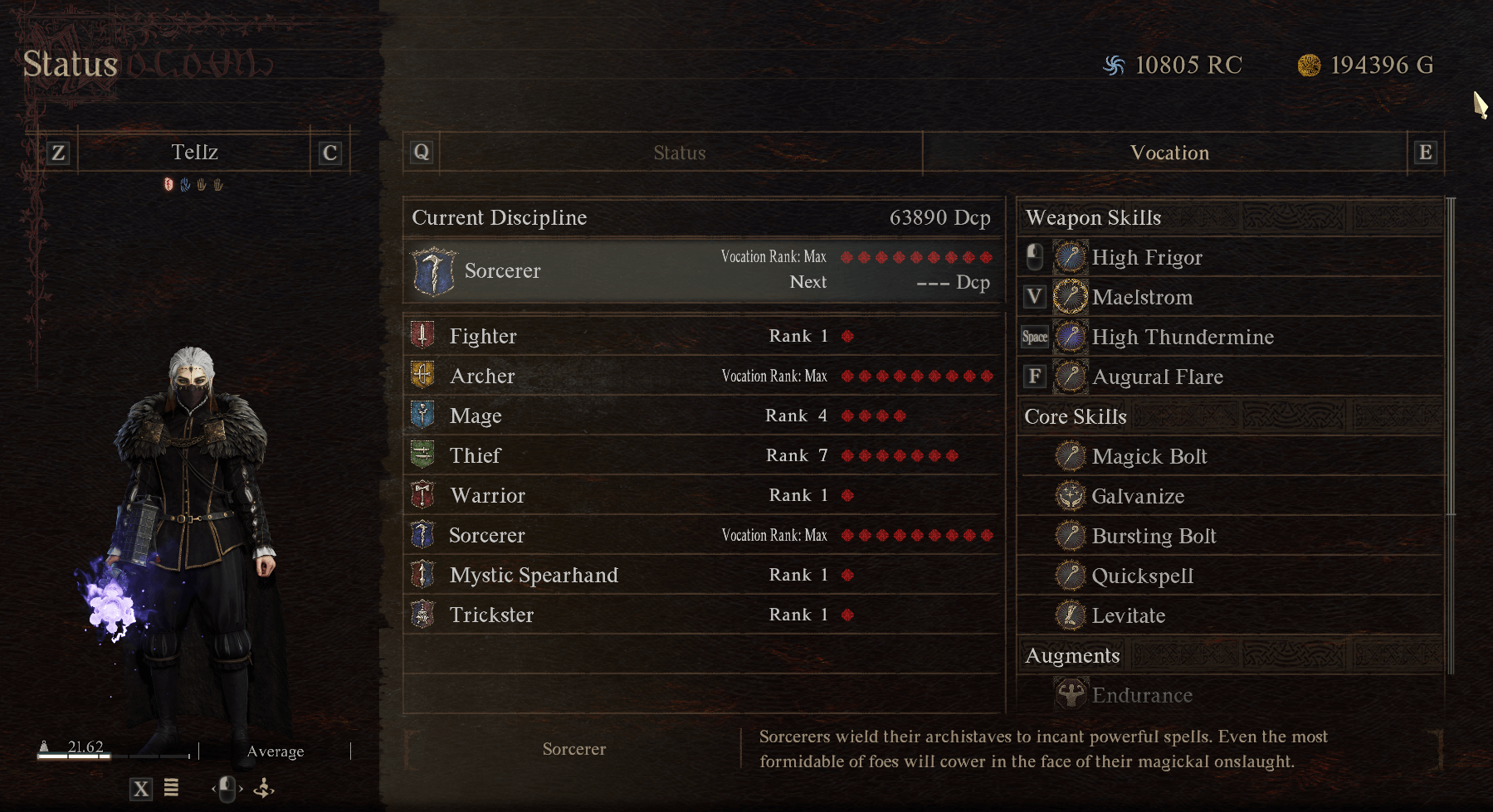Select the Fighter vocation row
This screenshot has width=1493, height=812.
(x=702, y=336)
